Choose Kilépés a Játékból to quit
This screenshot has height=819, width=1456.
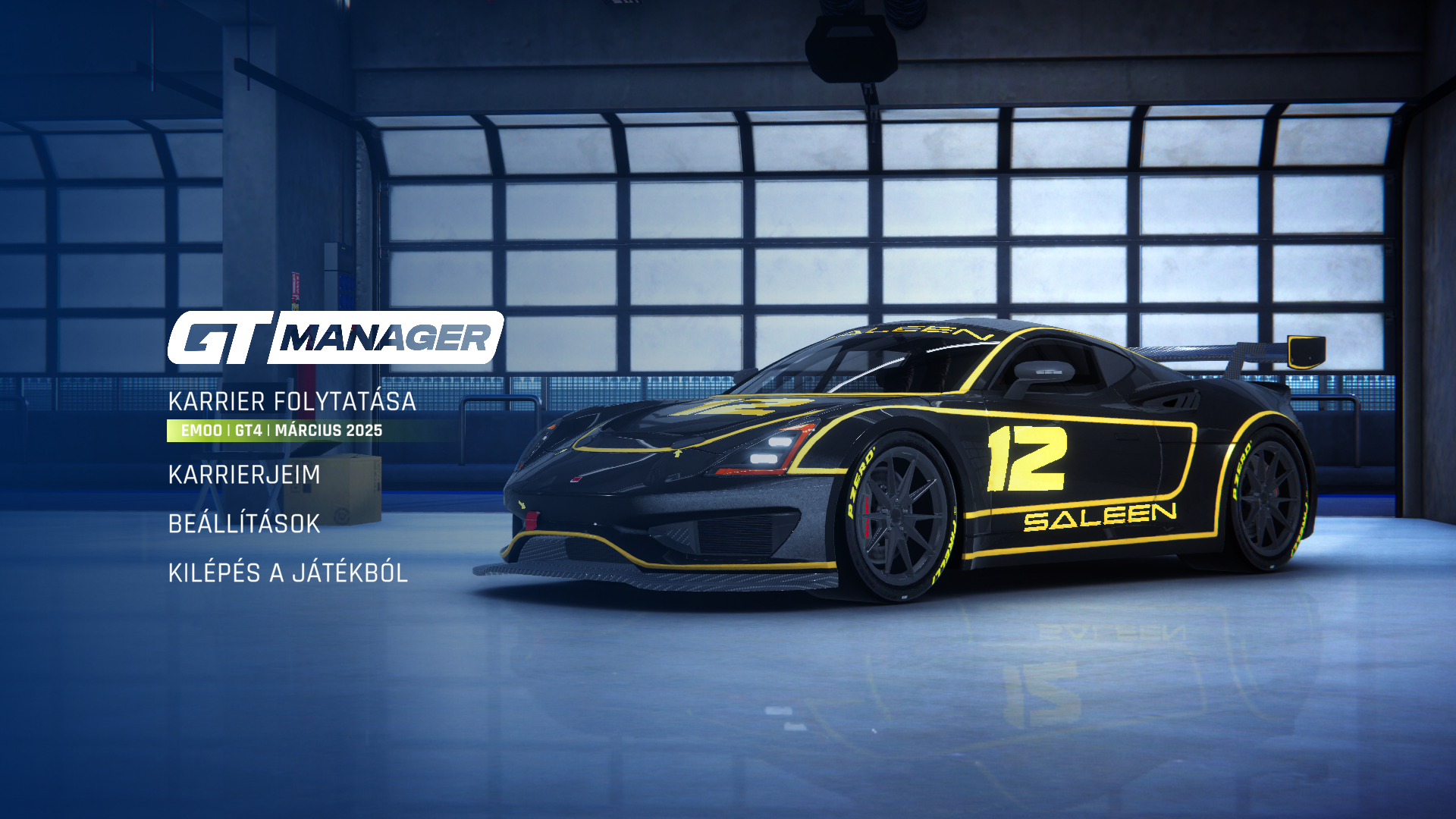[x=287, y=573]
